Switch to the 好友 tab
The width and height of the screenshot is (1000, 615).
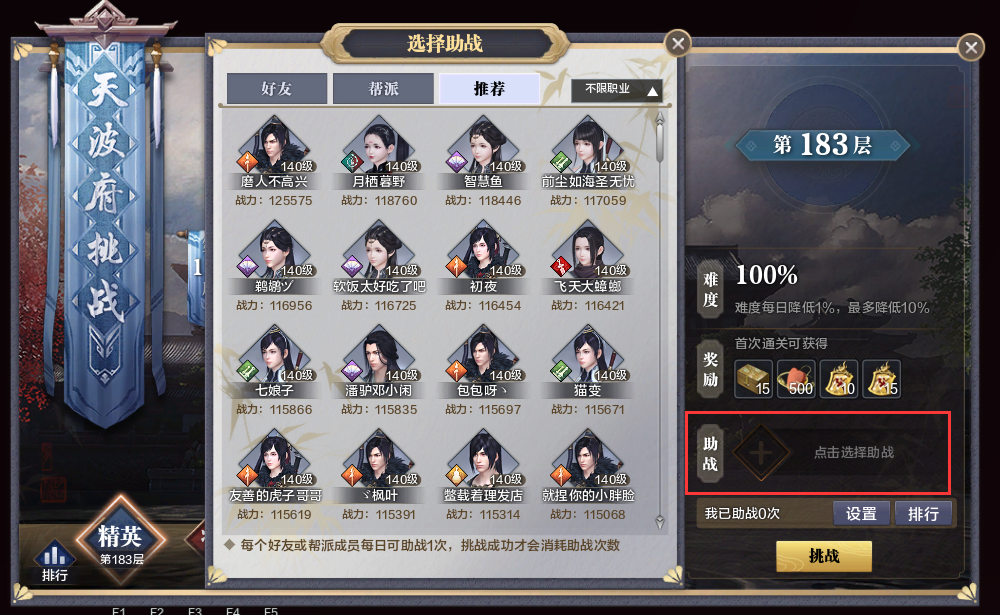pyautogui.click(x=276, y=89)
